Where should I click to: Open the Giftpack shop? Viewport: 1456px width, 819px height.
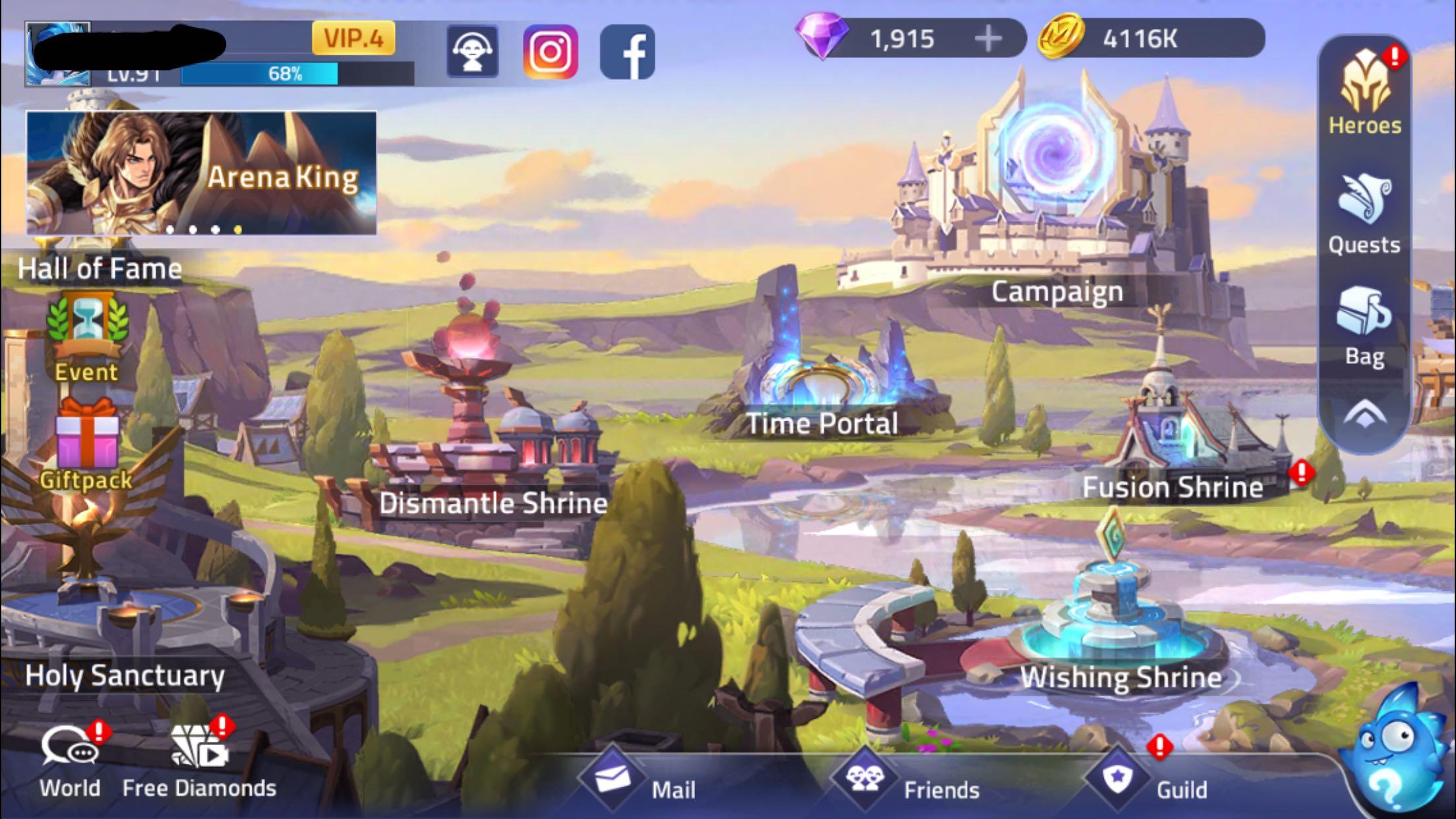click(86, 443)
